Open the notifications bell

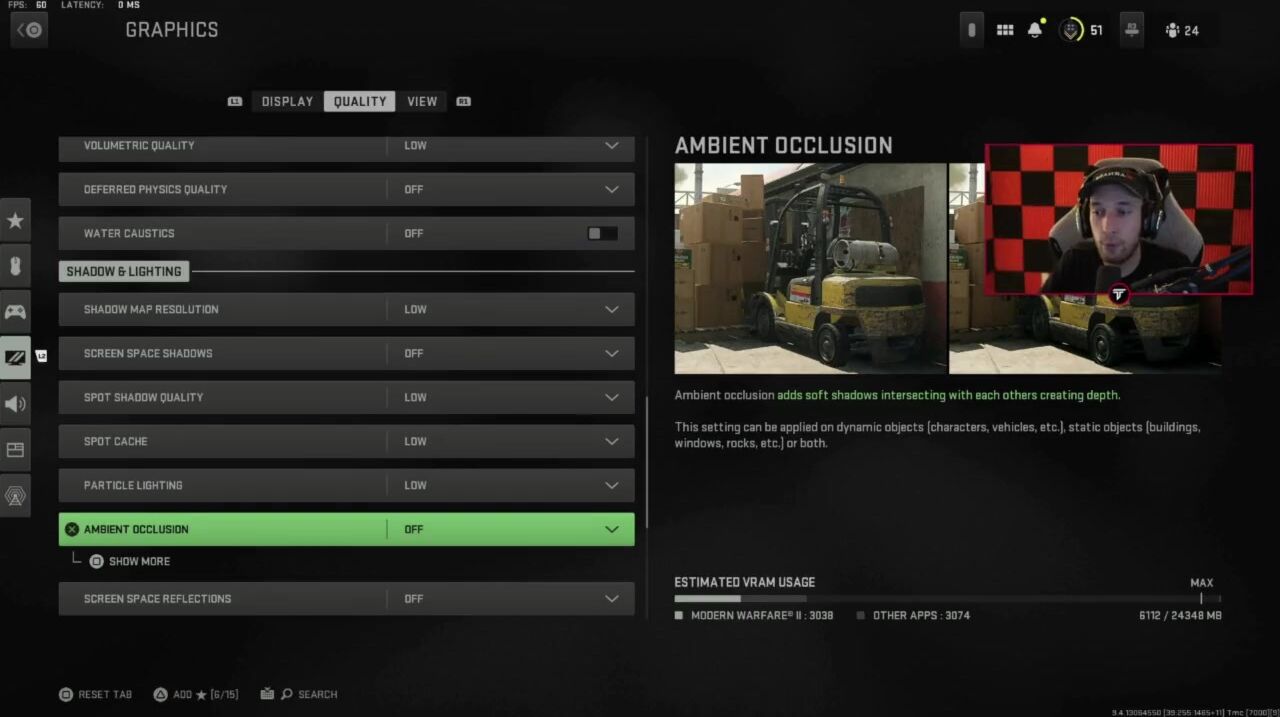tap(1035, 30)
